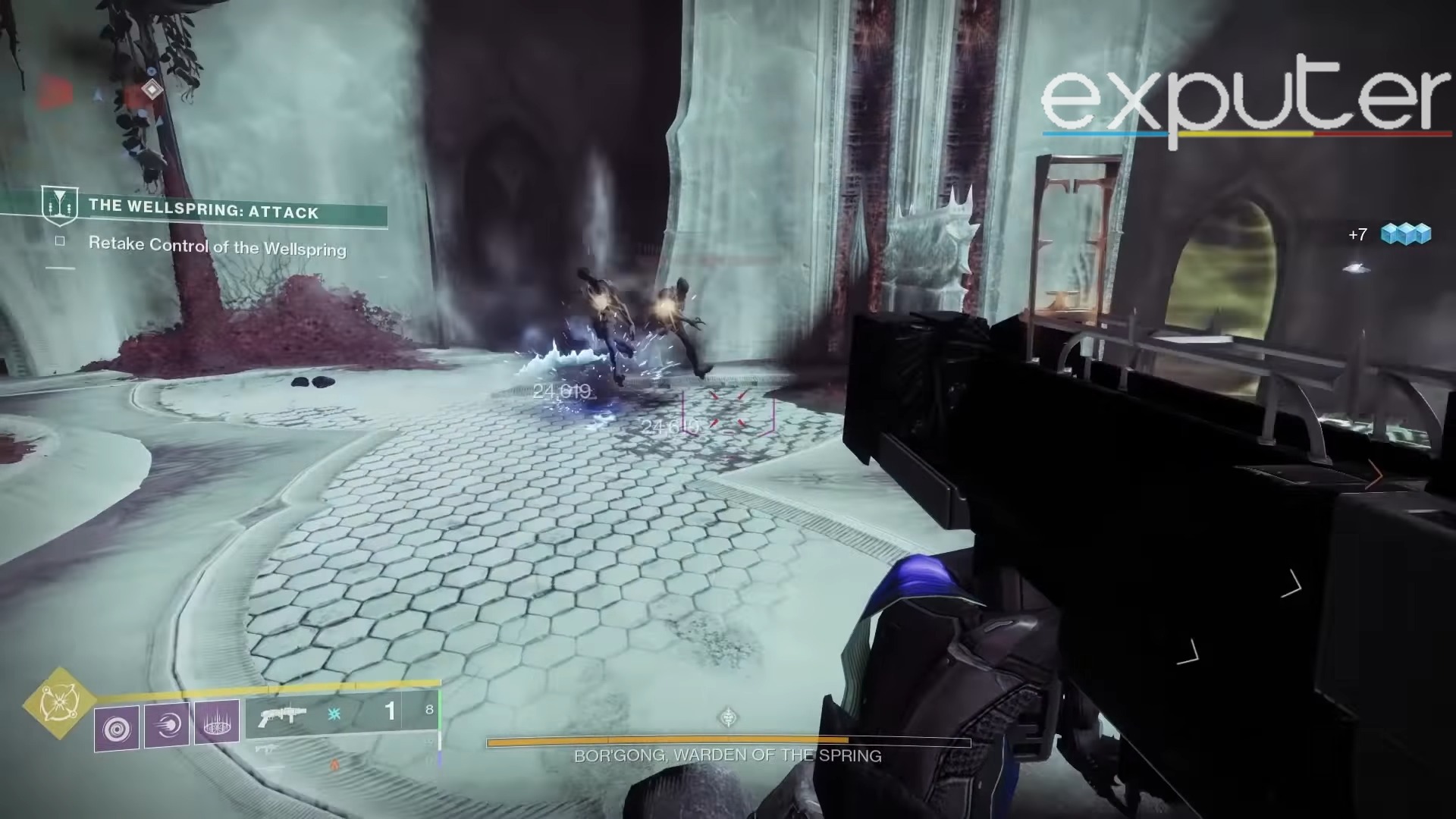Click the +7 currency counter
The height and width of the screenshot is (819, 1456).
(1357, 235)
